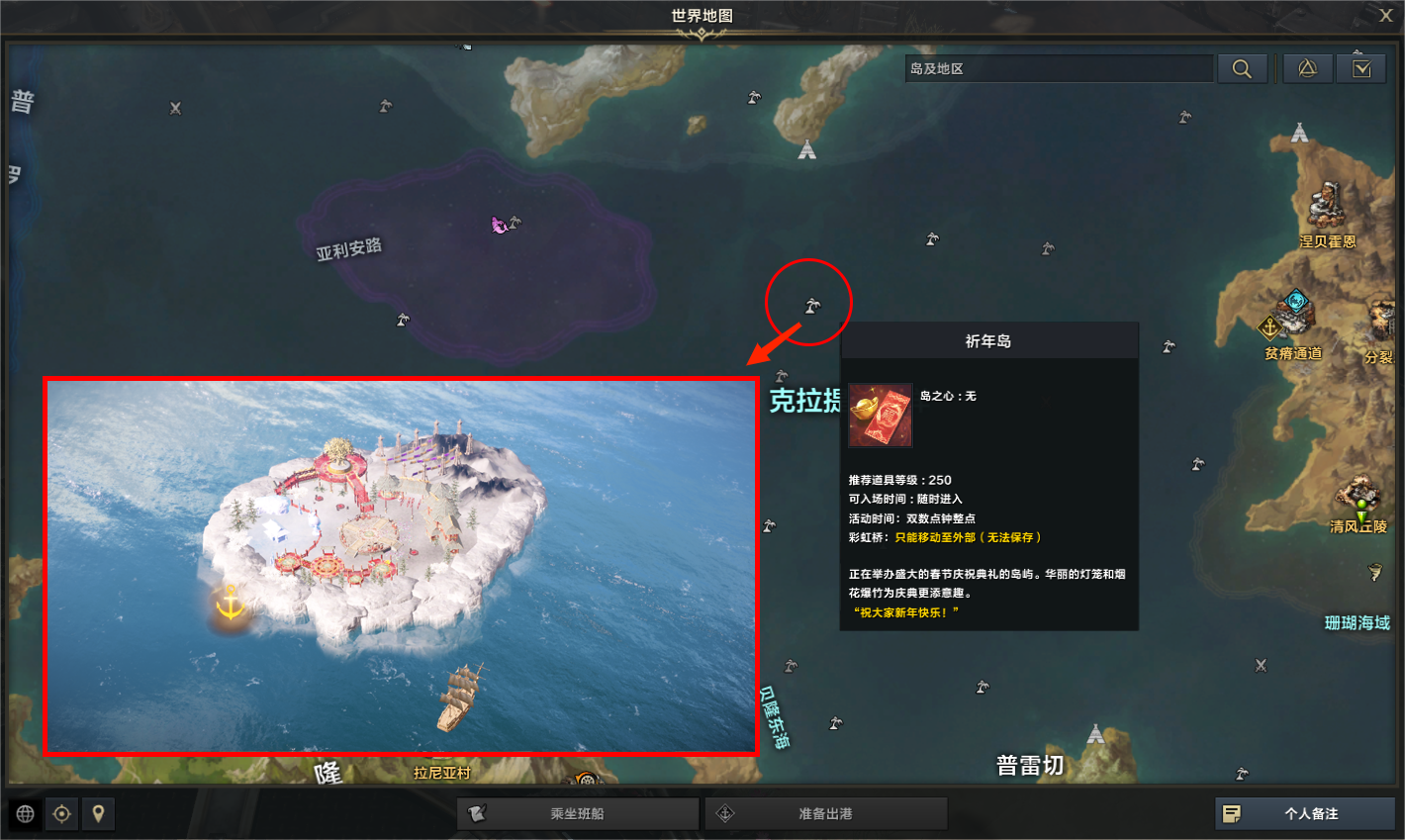Screen dimensions: 1405x840
Task: Open the 个人备注 personal notes panel
Action: pos(1304,813)
